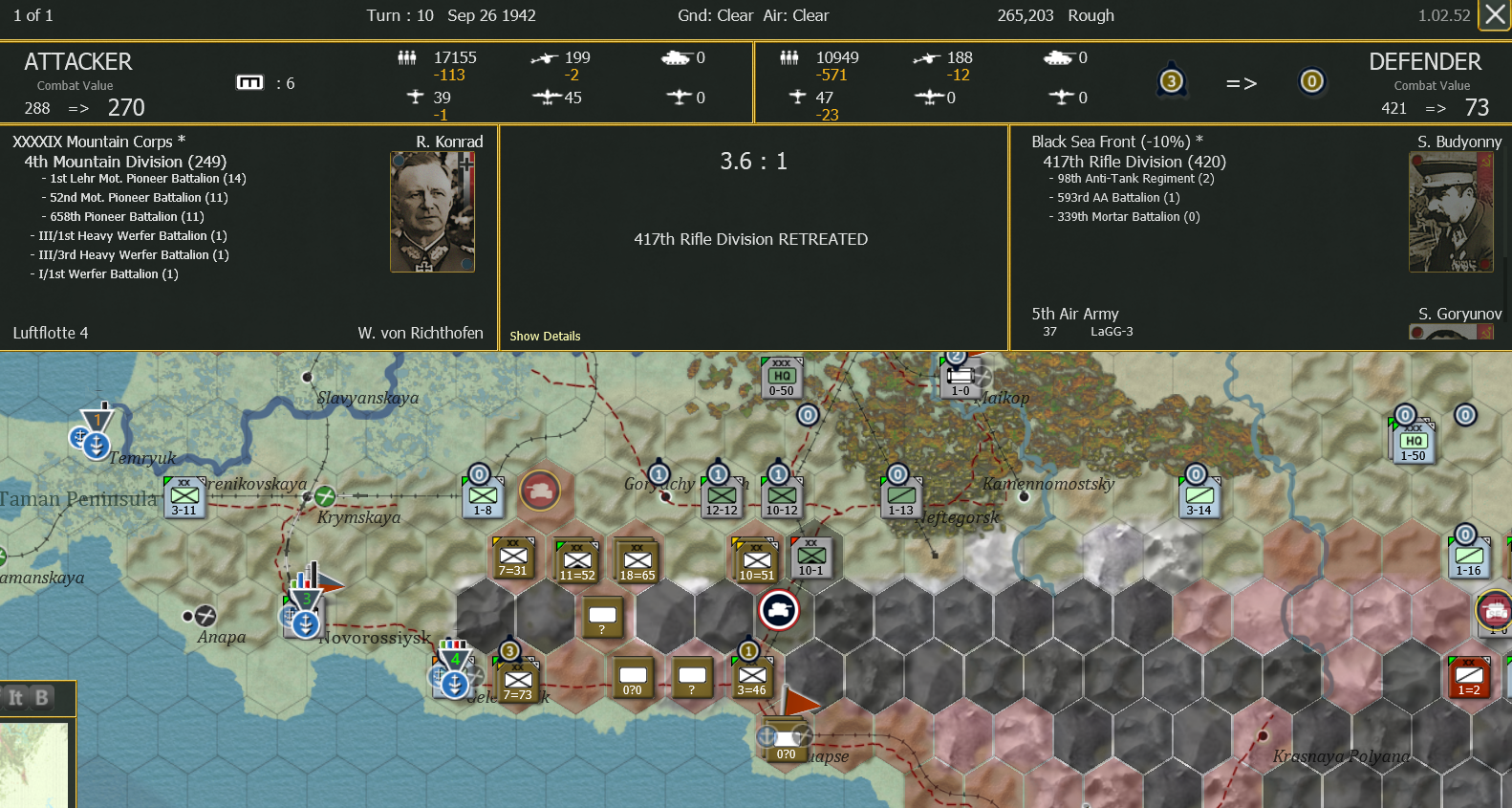The image size is (1512, 808).
Task: Switch to the It tab at bottom left
Action: point(15,699)
